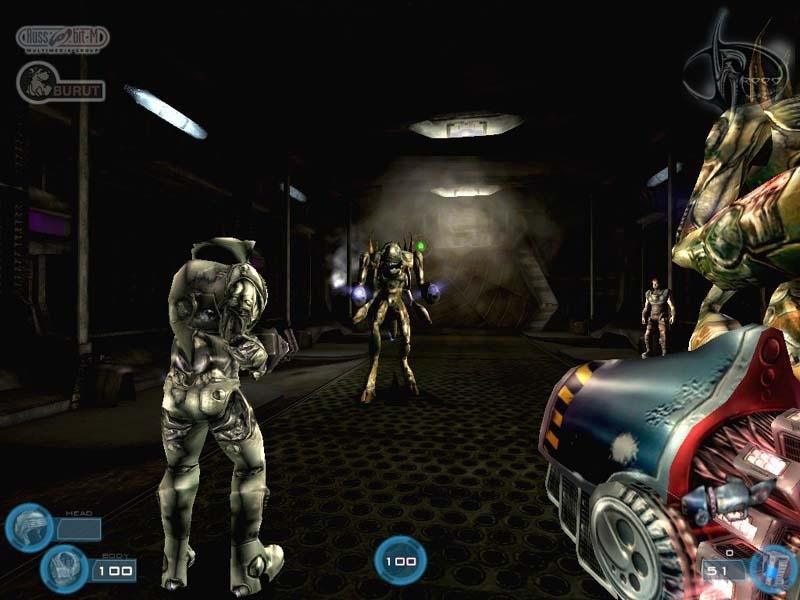This screenshot has height=600, width=800.
Task: Click the ammo clip icon
Action: [774, 568]
